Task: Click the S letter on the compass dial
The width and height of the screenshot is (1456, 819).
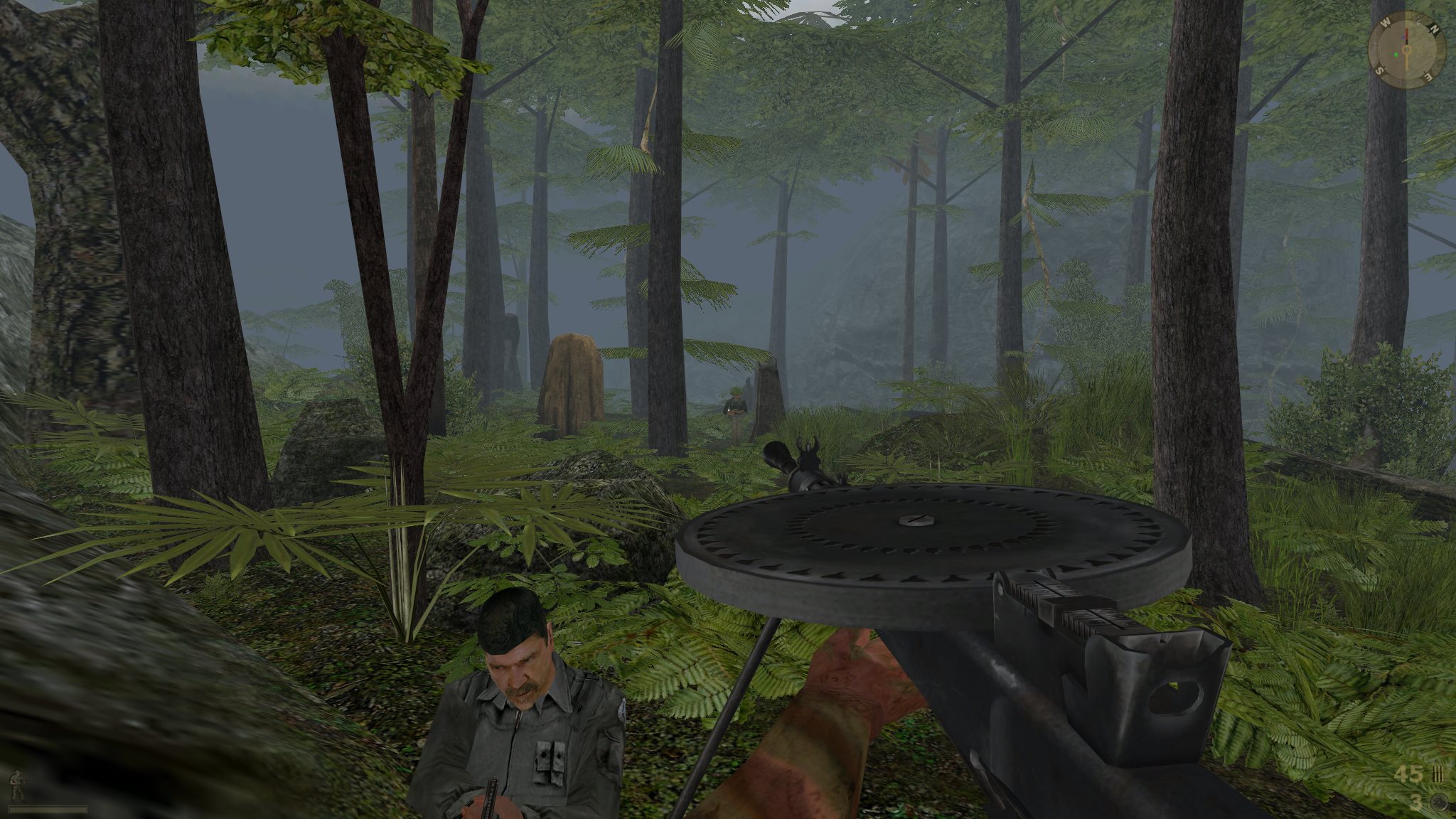Action: pos(1381,69)
